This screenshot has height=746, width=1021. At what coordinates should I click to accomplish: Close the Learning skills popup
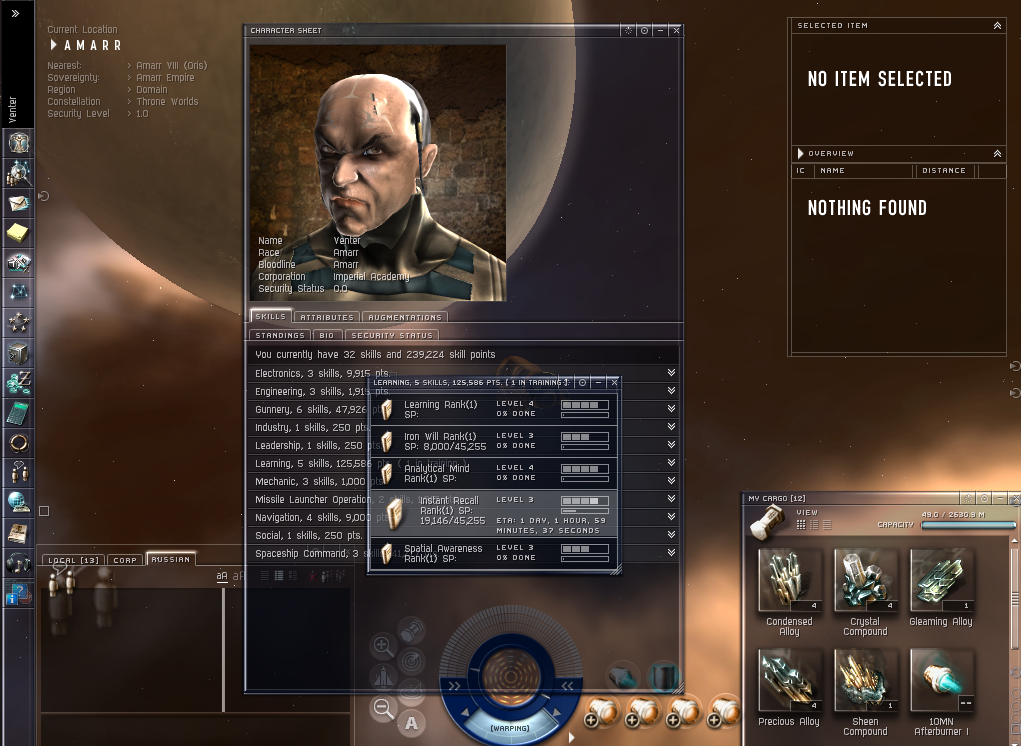click(614, 382)
